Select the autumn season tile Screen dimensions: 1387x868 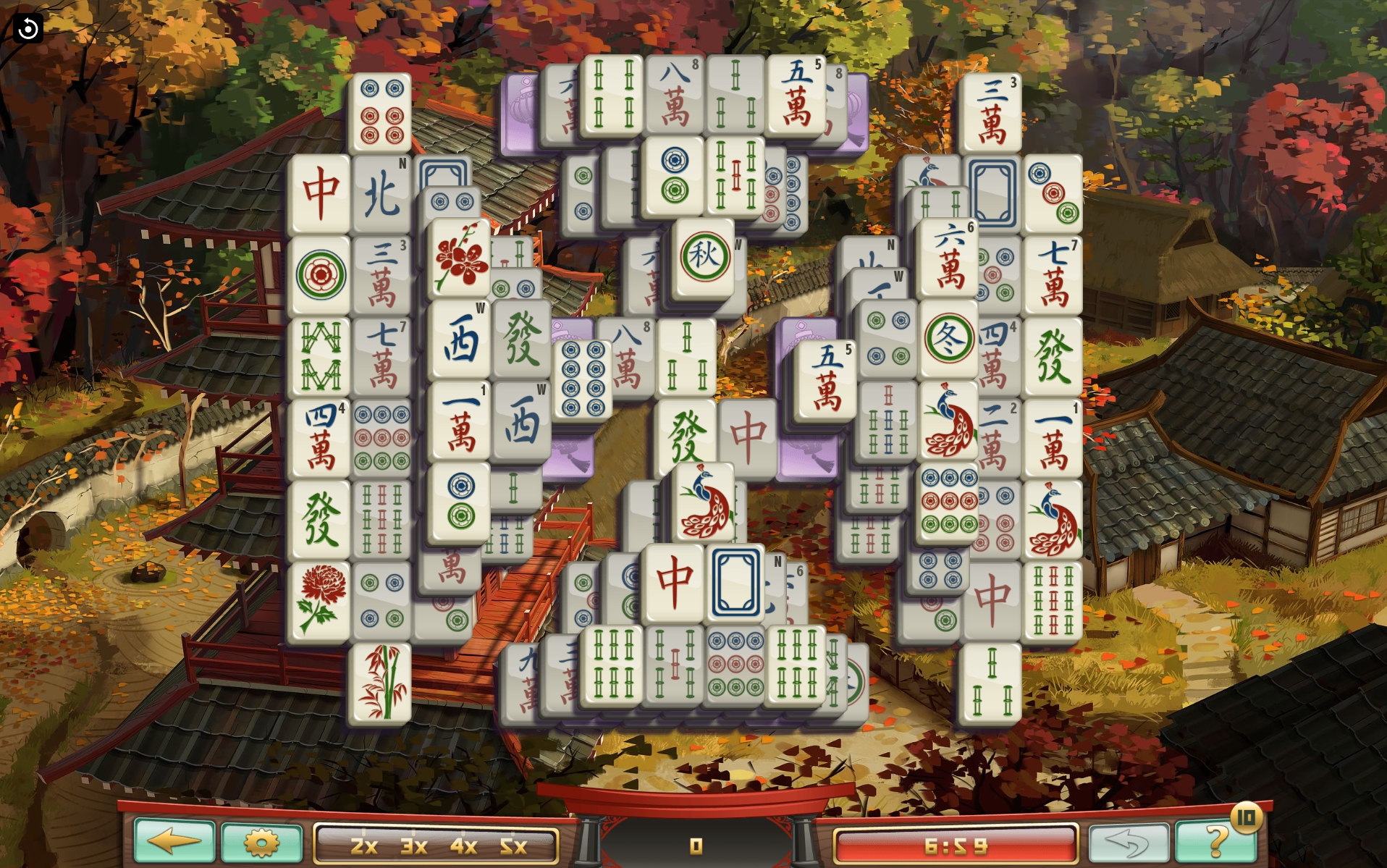point(704,257)
